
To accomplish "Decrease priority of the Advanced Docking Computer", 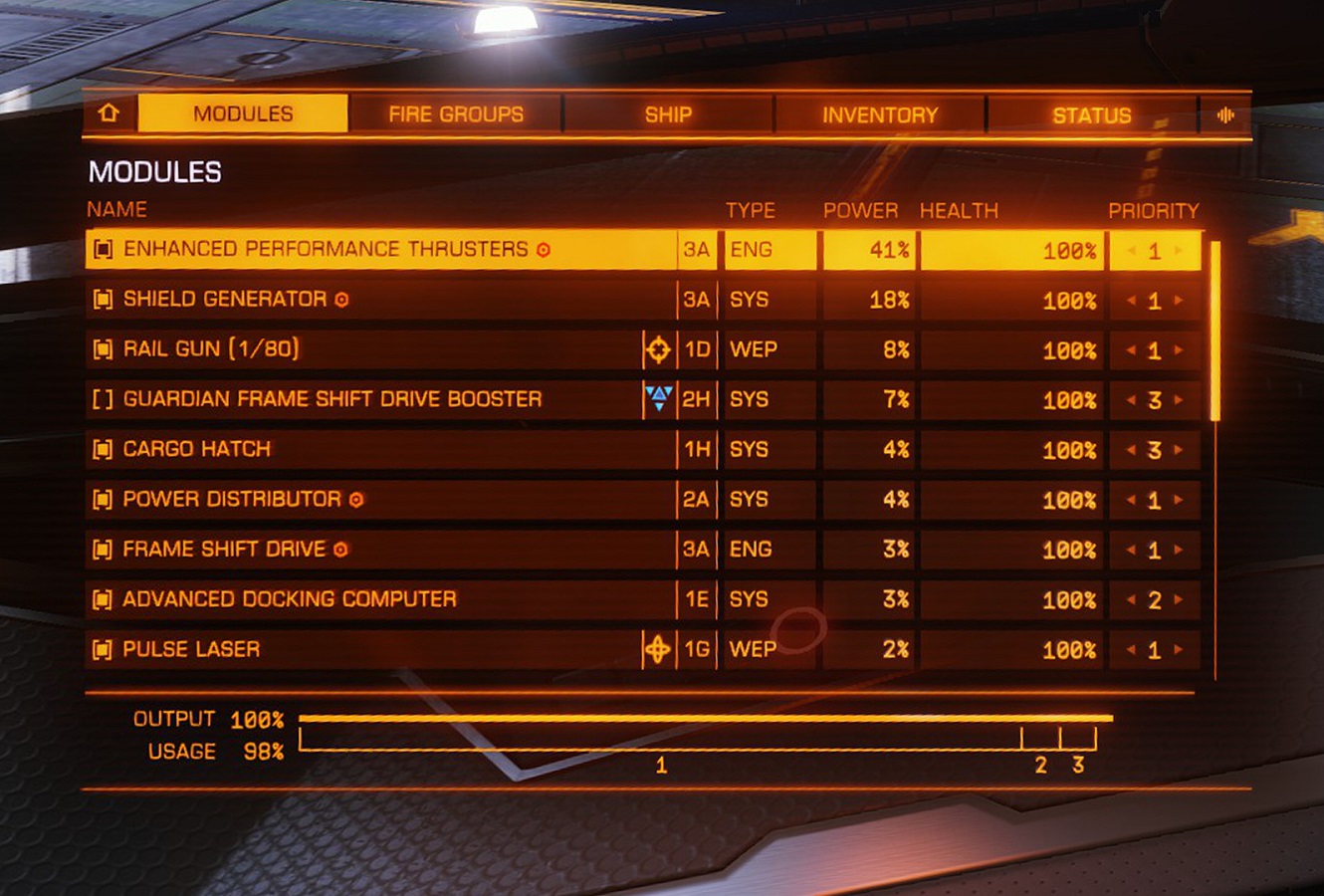I will click(x=1131, y=599).
